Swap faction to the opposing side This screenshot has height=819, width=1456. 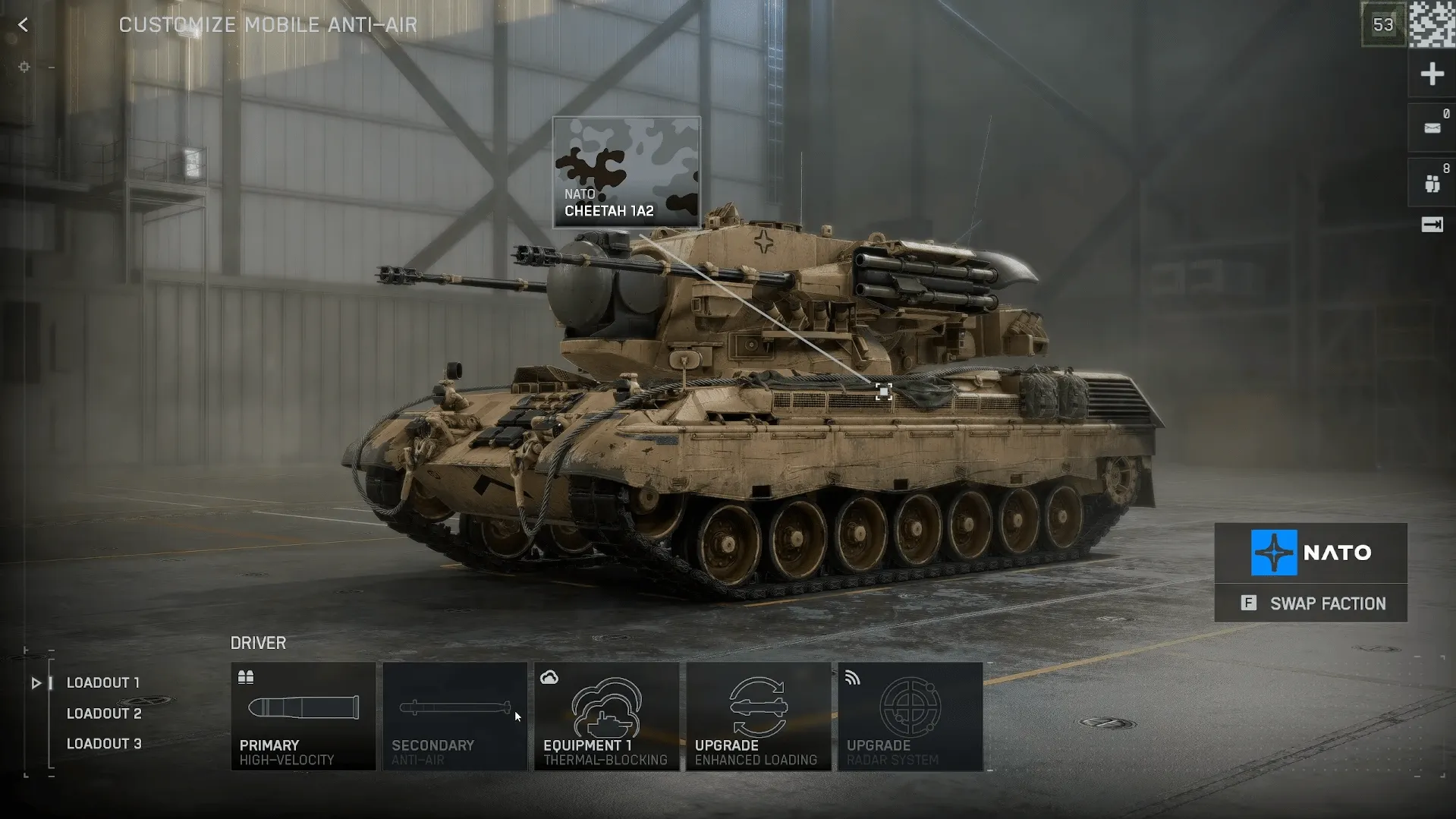point(1310,603)
